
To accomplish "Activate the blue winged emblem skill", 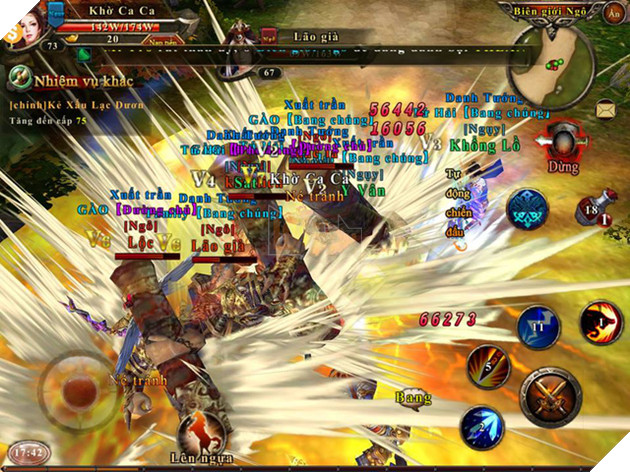I will tap(527, 209).
